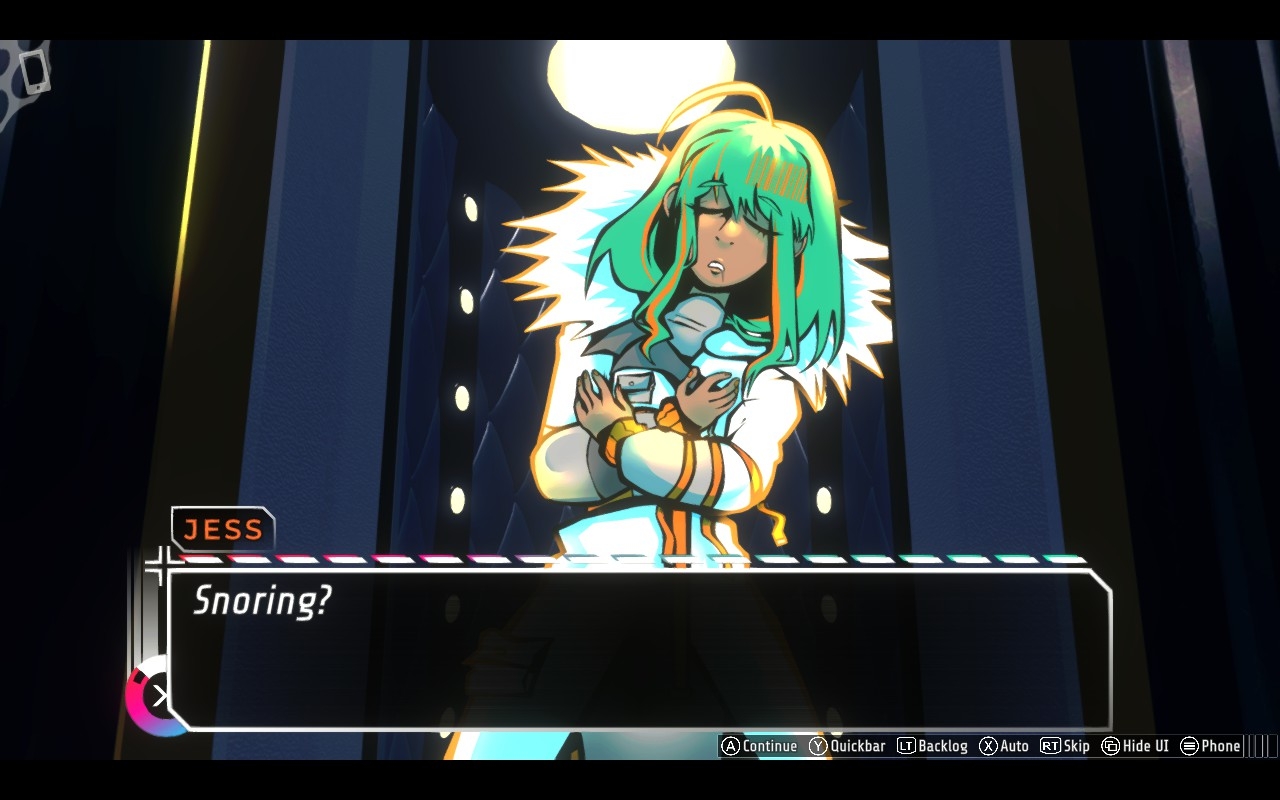Viewport: 1280px width, 800px height.
Task: Open the phone icon in the corner
Action: [35, 71]
